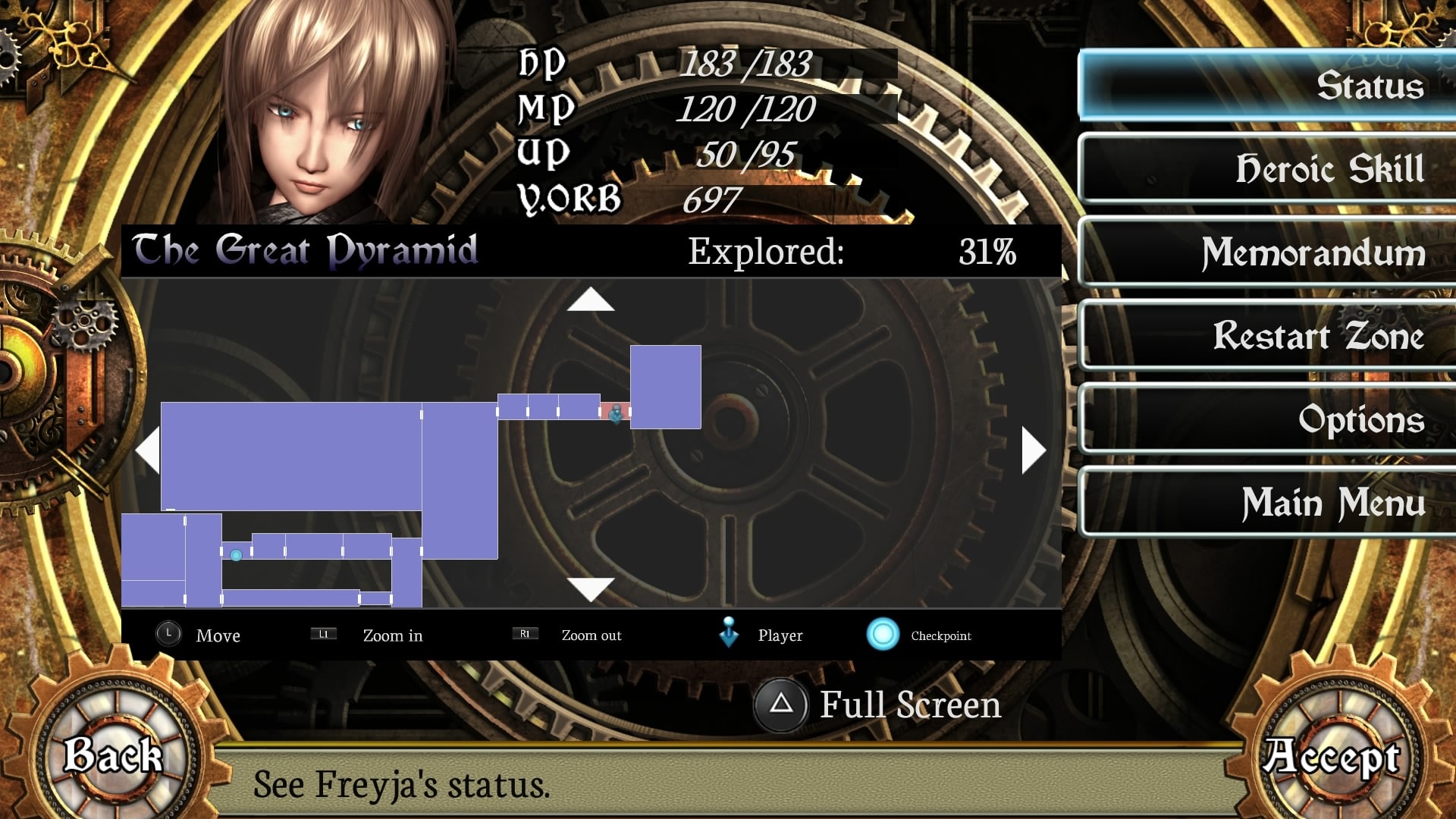
Task: Click the Triangle Full Screen icon
Action: [783, 705]
